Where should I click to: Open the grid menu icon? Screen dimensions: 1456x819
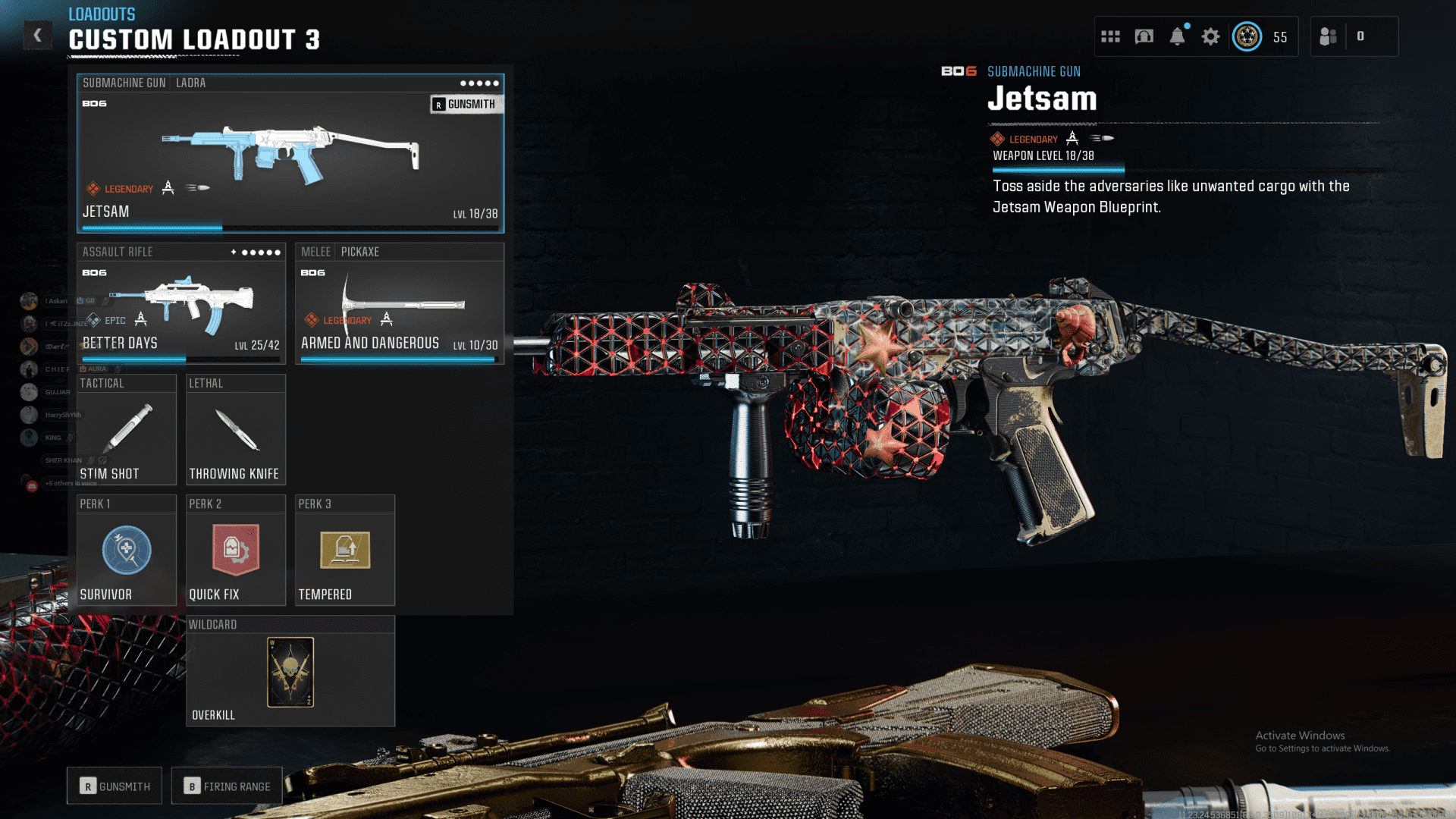(x=1110, y=36)
